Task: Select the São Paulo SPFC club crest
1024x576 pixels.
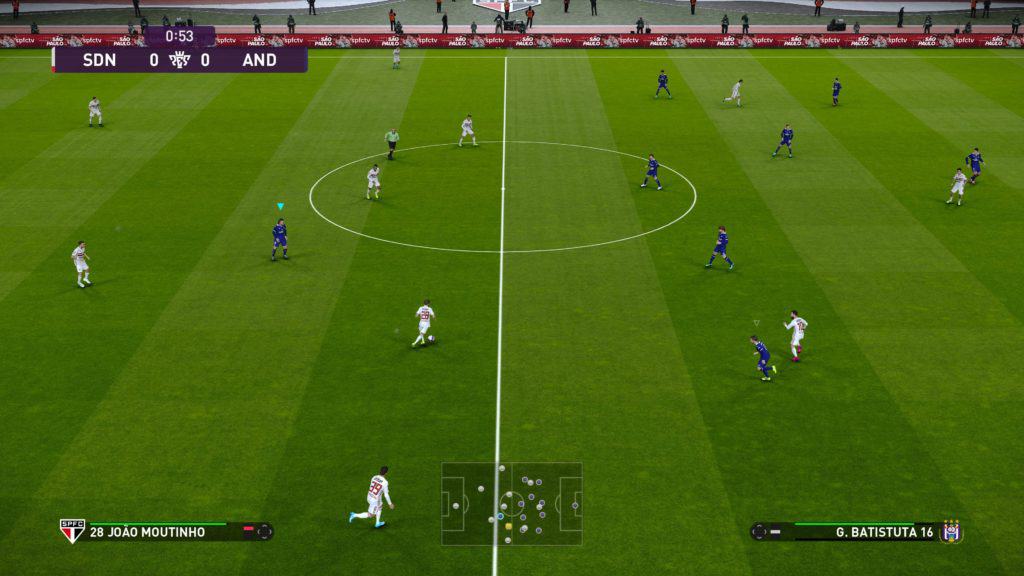Action: [72, 531]
